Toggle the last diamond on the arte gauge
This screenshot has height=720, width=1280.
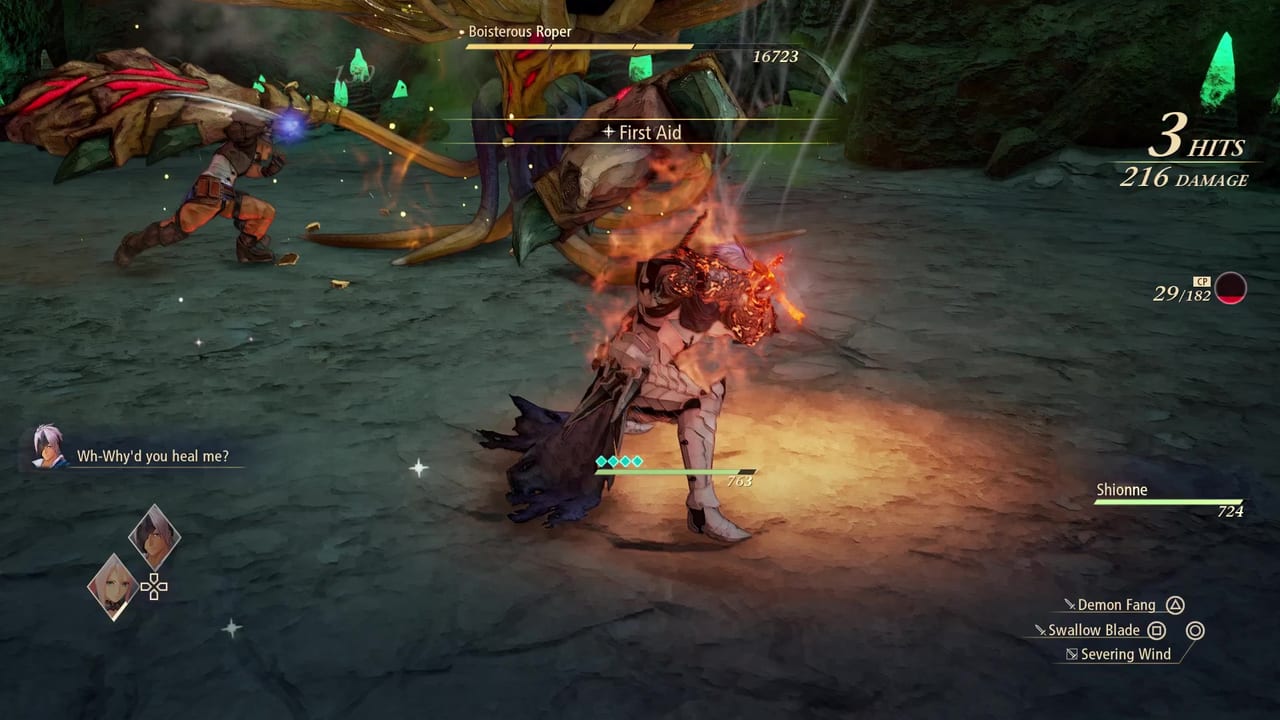pos(637,461)
